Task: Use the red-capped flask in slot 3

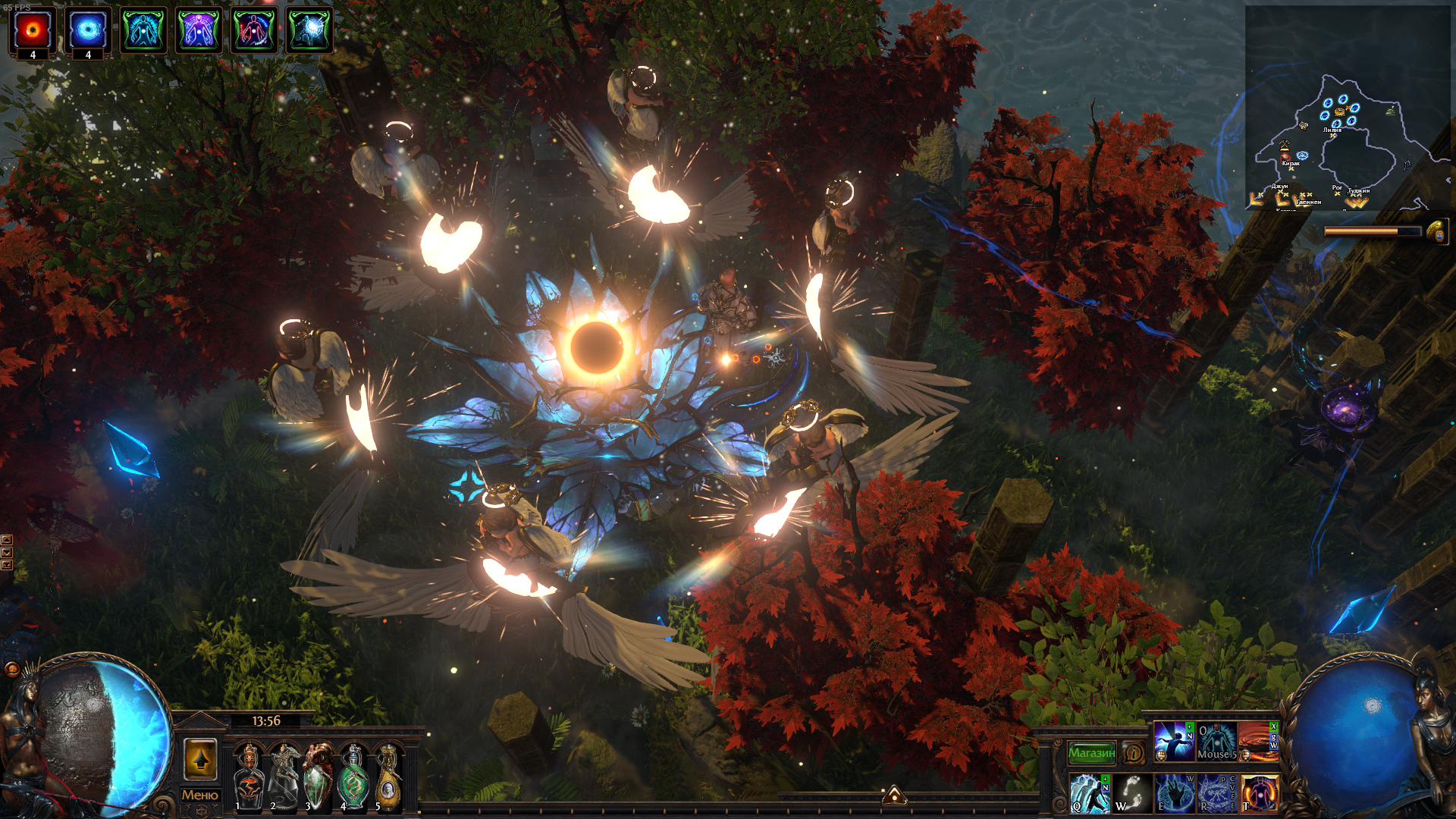Action: tap(318, 777)
